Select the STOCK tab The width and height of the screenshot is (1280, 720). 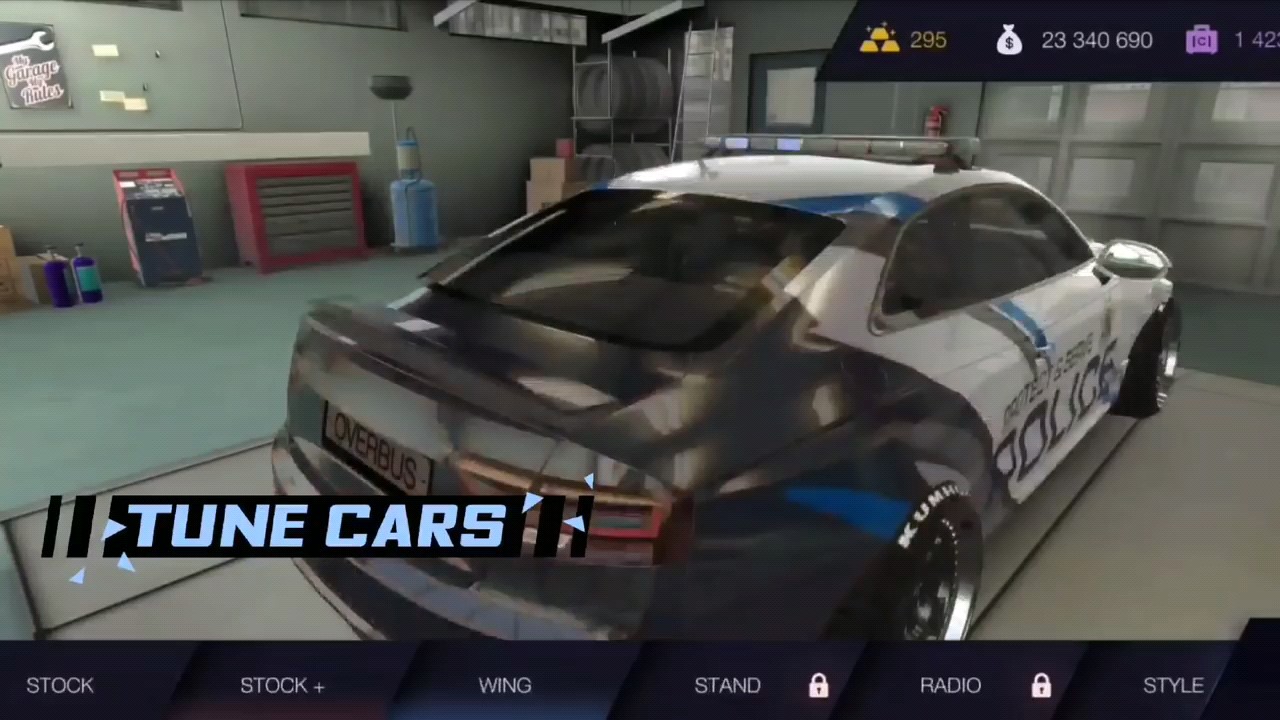point(60,685)
